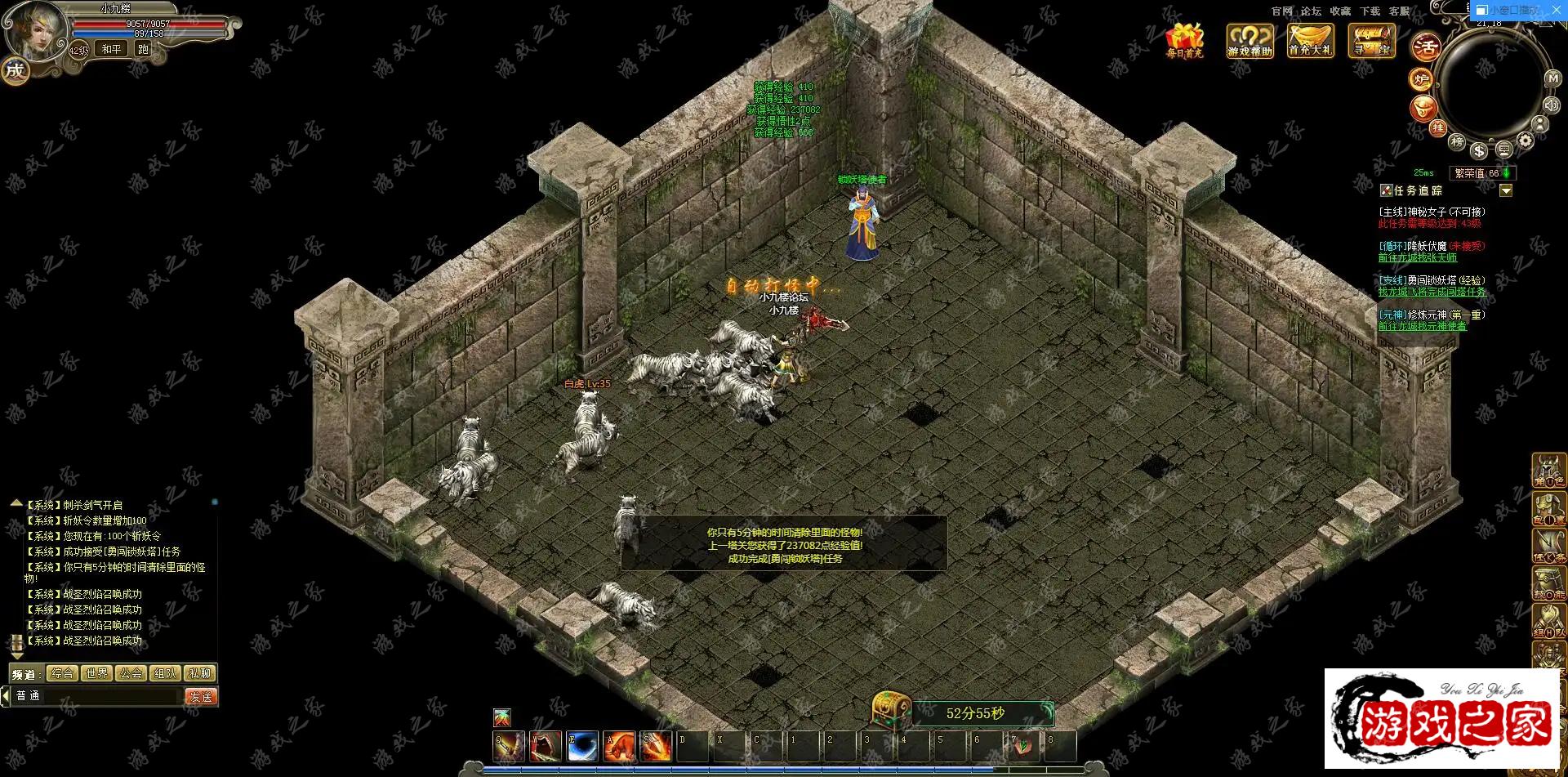The width and height of the screenshot is (1568, 777).
Task: Open the gear settings button by minimap
Action: coord(1525,141)
